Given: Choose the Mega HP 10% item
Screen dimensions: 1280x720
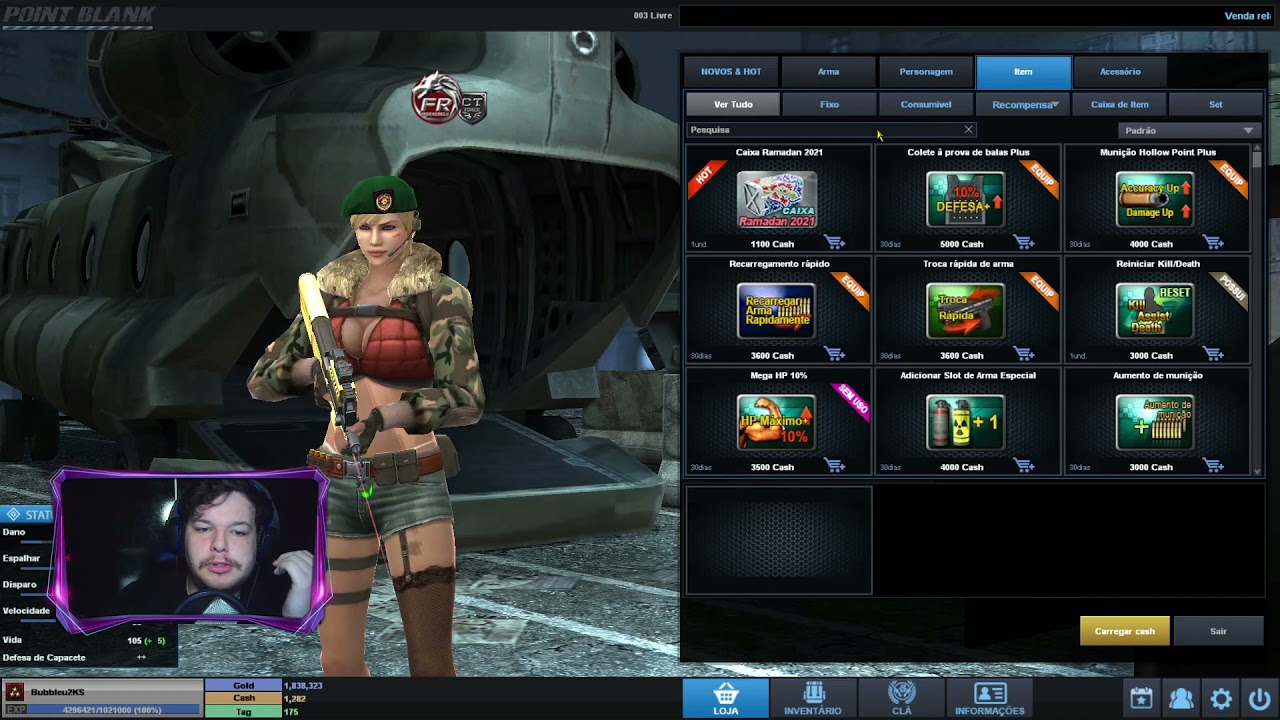Looking at the screenshot, I should pyautogui.click(x=778, y=422).
